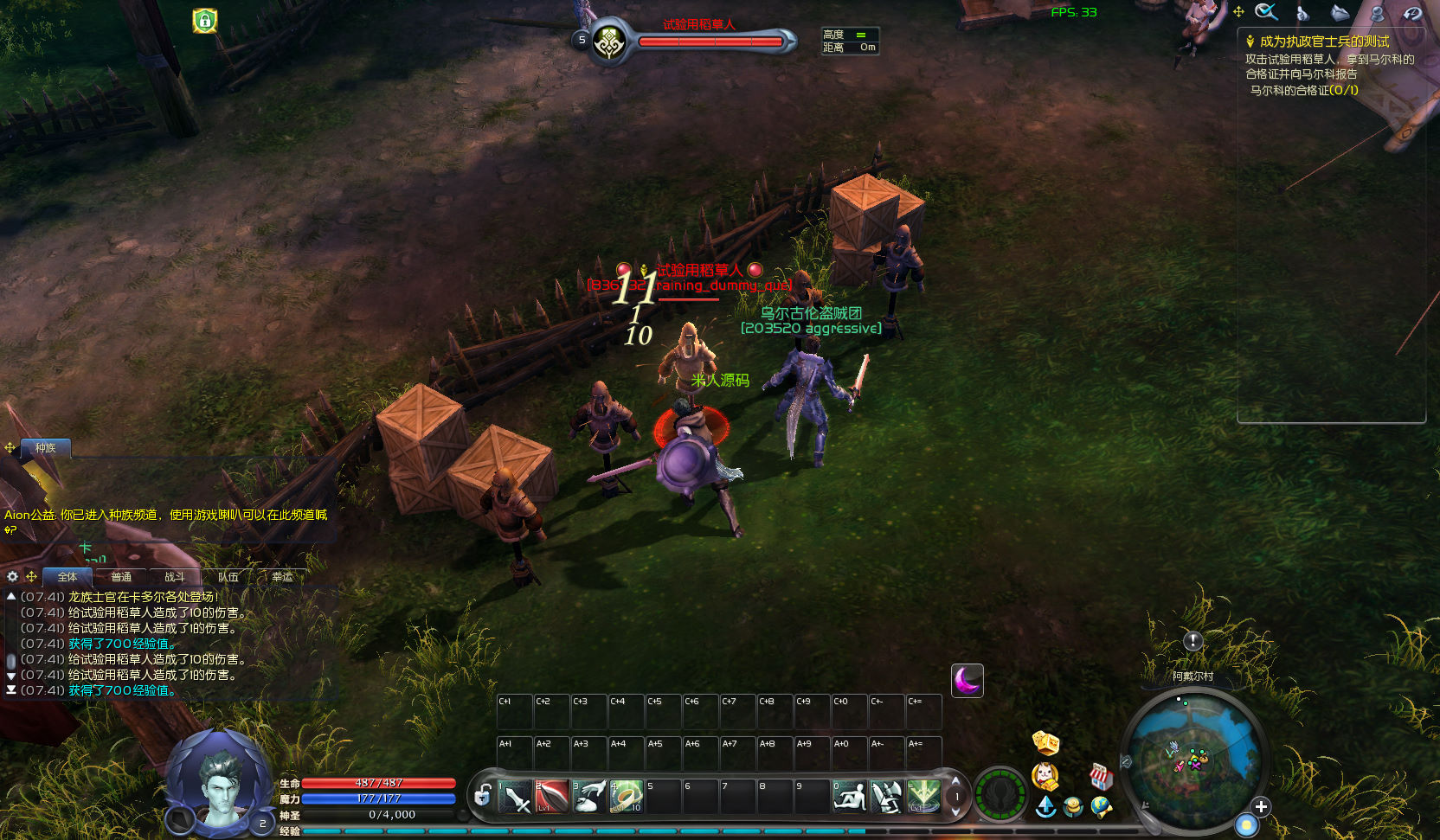Viewport: 1440px width, 840px height.
Task: Click the quest search magnifier icon
Action: coord(1266,12)
